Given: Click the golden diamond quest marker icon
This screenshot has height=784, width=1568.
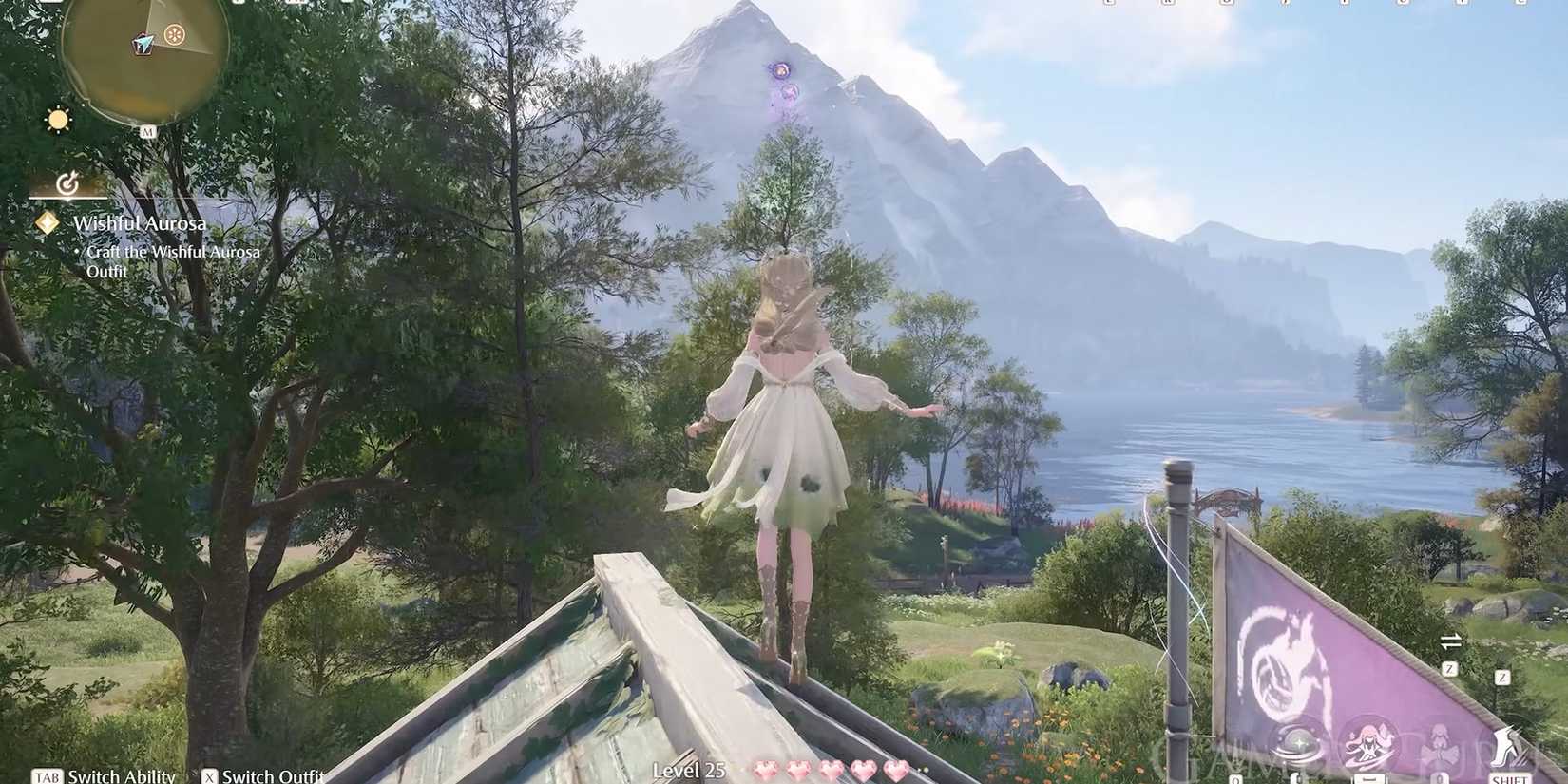Looking at the screenshot, I should coord(48,223).
